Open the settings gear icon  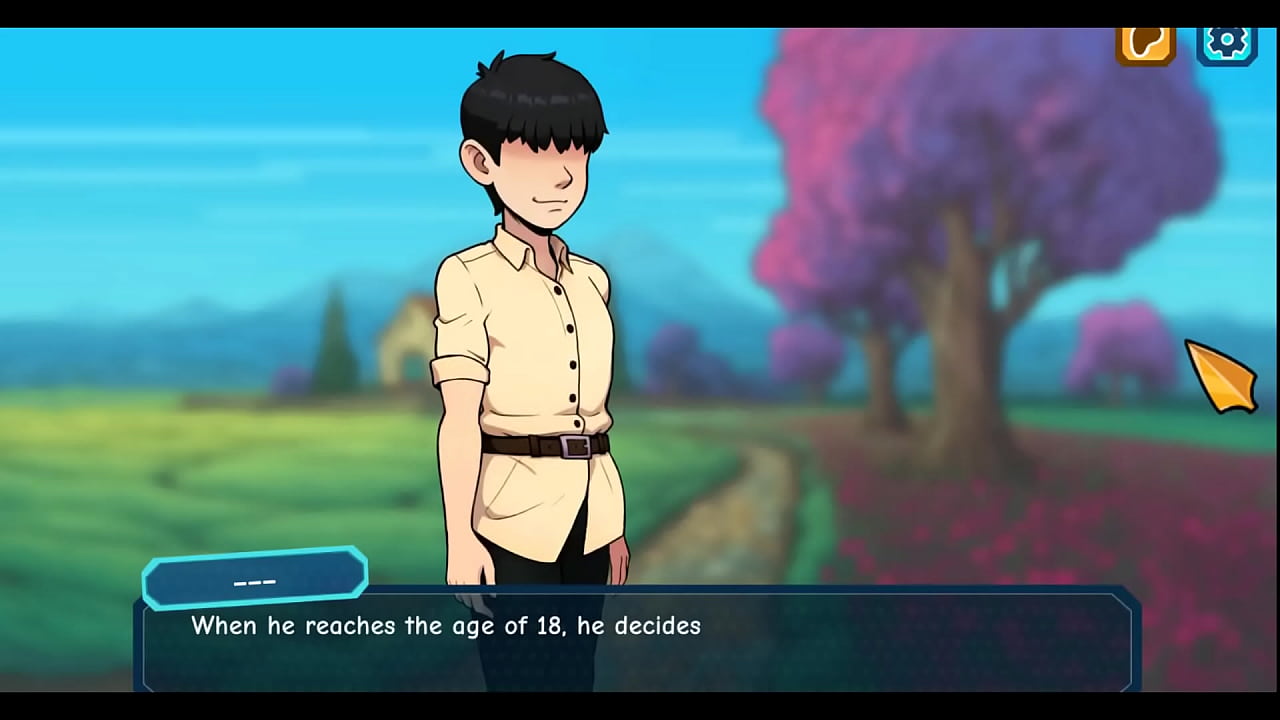[1226, 43]
